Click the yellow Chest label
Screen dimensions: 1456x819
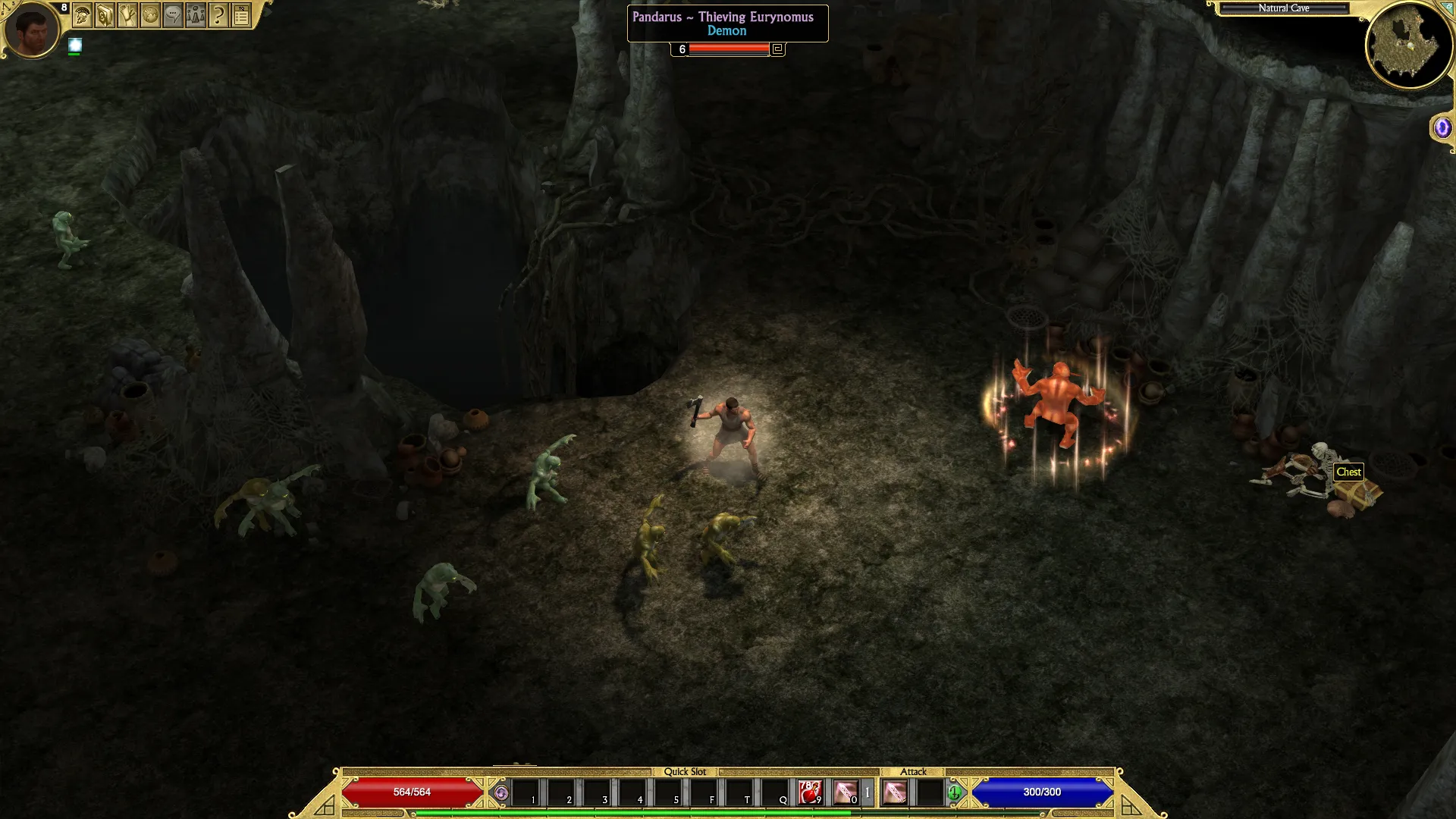click(x=1348, y=472)
